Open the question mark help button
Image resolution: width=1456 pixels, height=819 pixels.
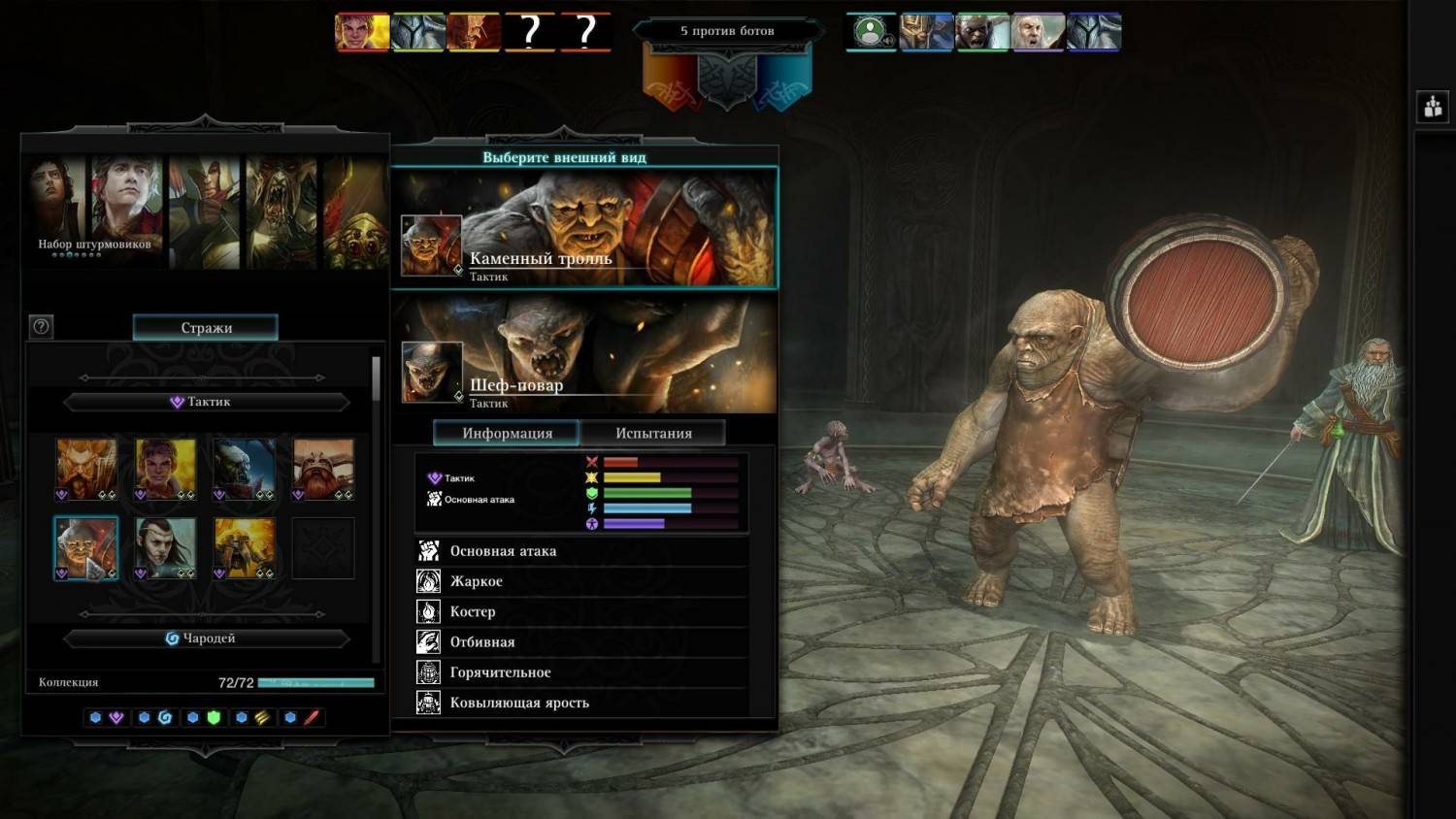(41, 326)
